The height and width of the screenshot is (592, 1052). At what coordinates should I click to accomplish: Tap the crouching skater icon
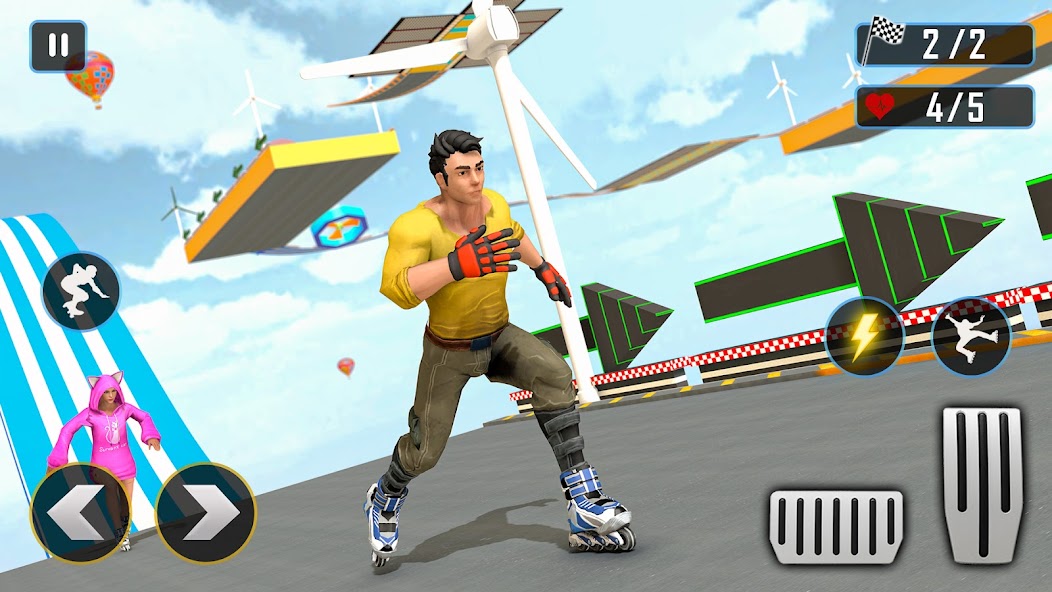click(81, 291)
